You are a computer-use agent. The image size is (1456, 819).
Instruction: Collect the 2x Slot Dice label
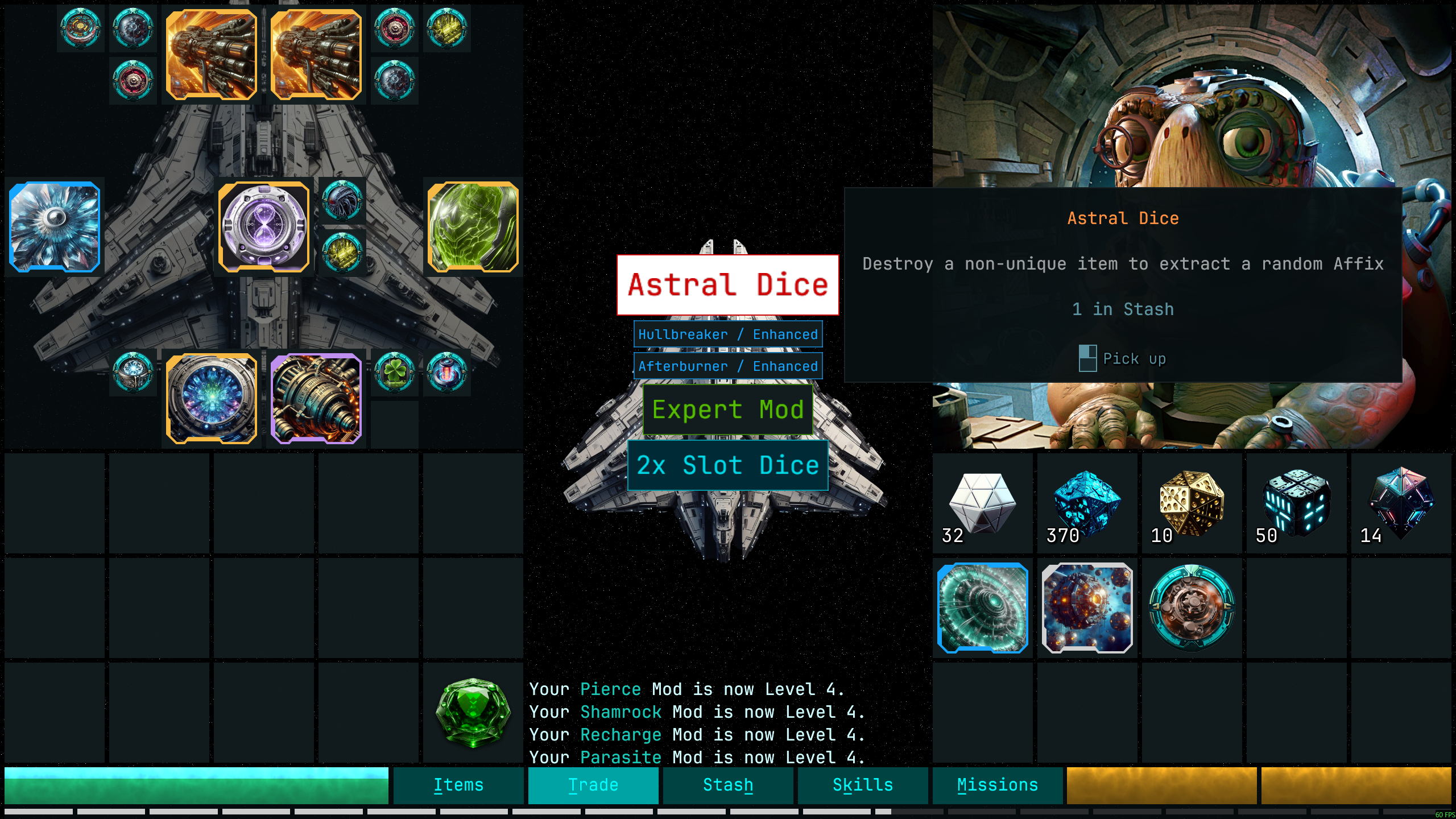727,465
